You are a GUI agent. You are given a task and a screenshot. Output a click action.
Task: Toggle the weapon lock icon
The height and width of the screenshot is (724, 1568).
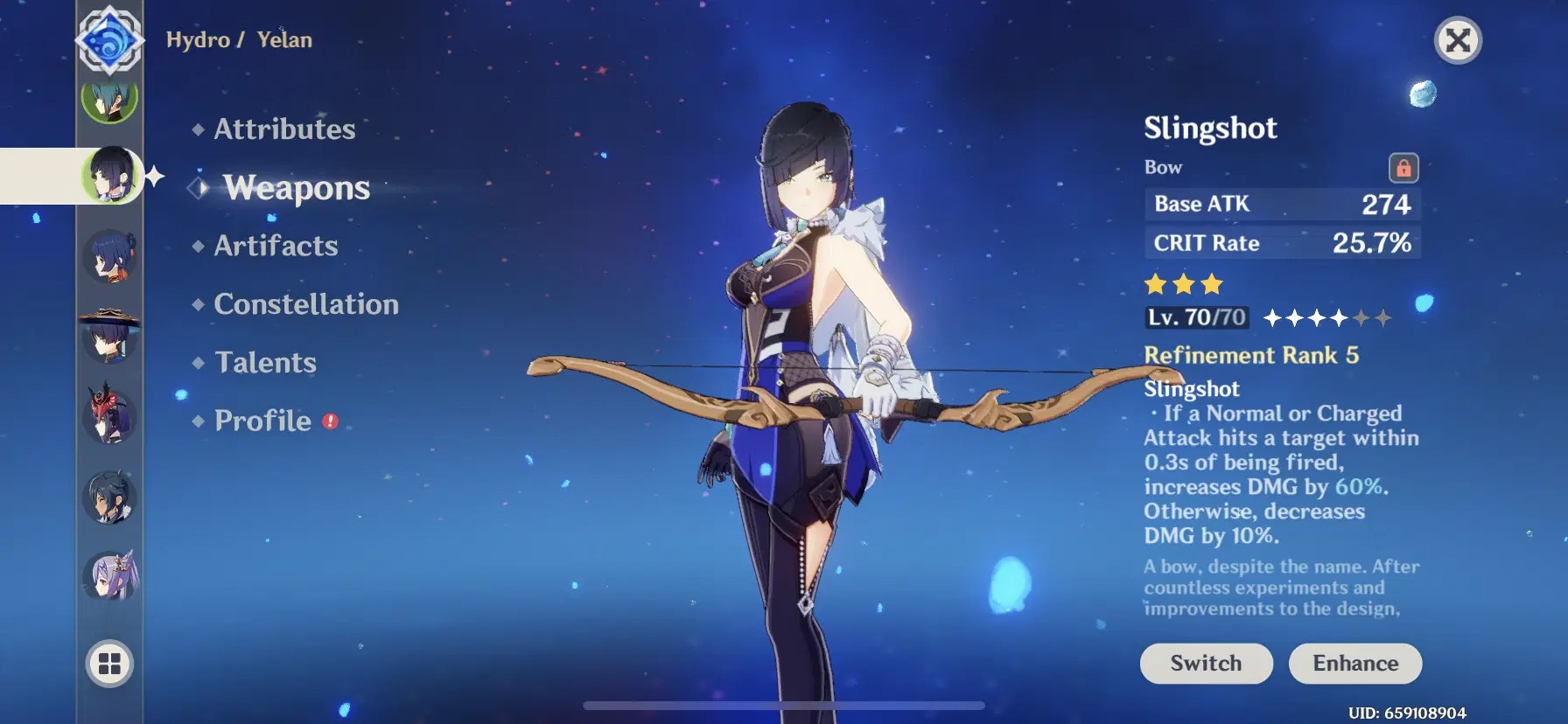coord(1403,167)
